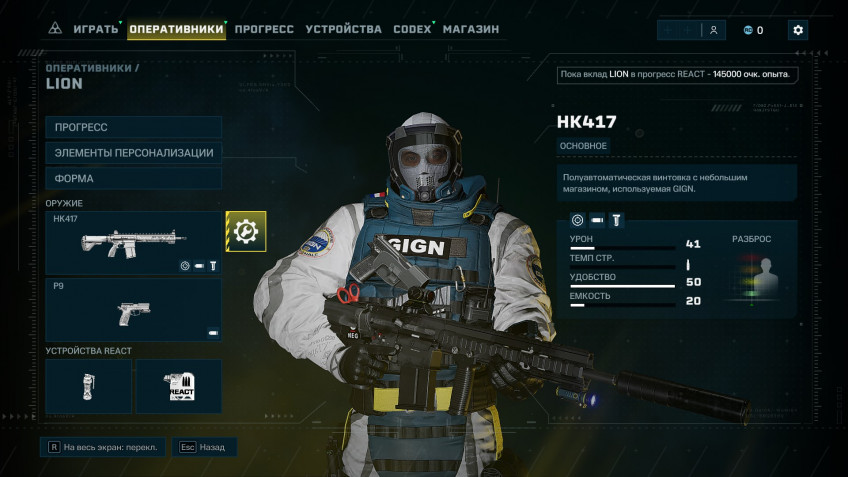
Task: Open the squad player slots panel
Action: click(x=692, y=30)
